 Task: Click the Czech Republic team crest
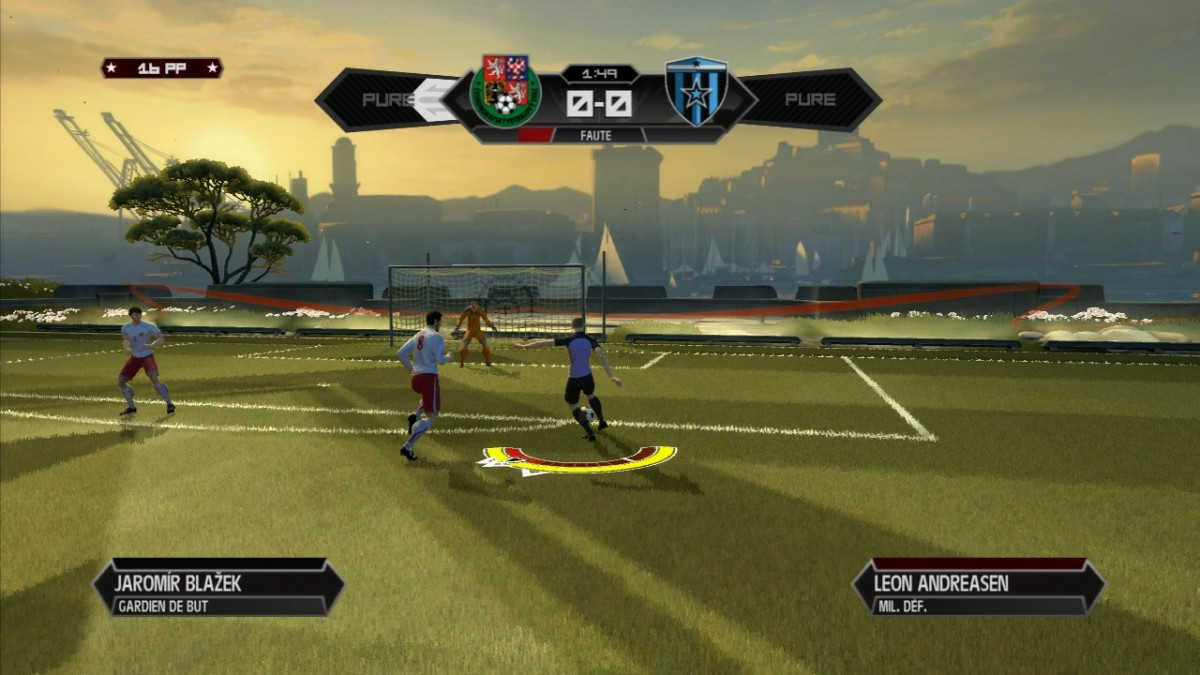(x=506, y=91)
